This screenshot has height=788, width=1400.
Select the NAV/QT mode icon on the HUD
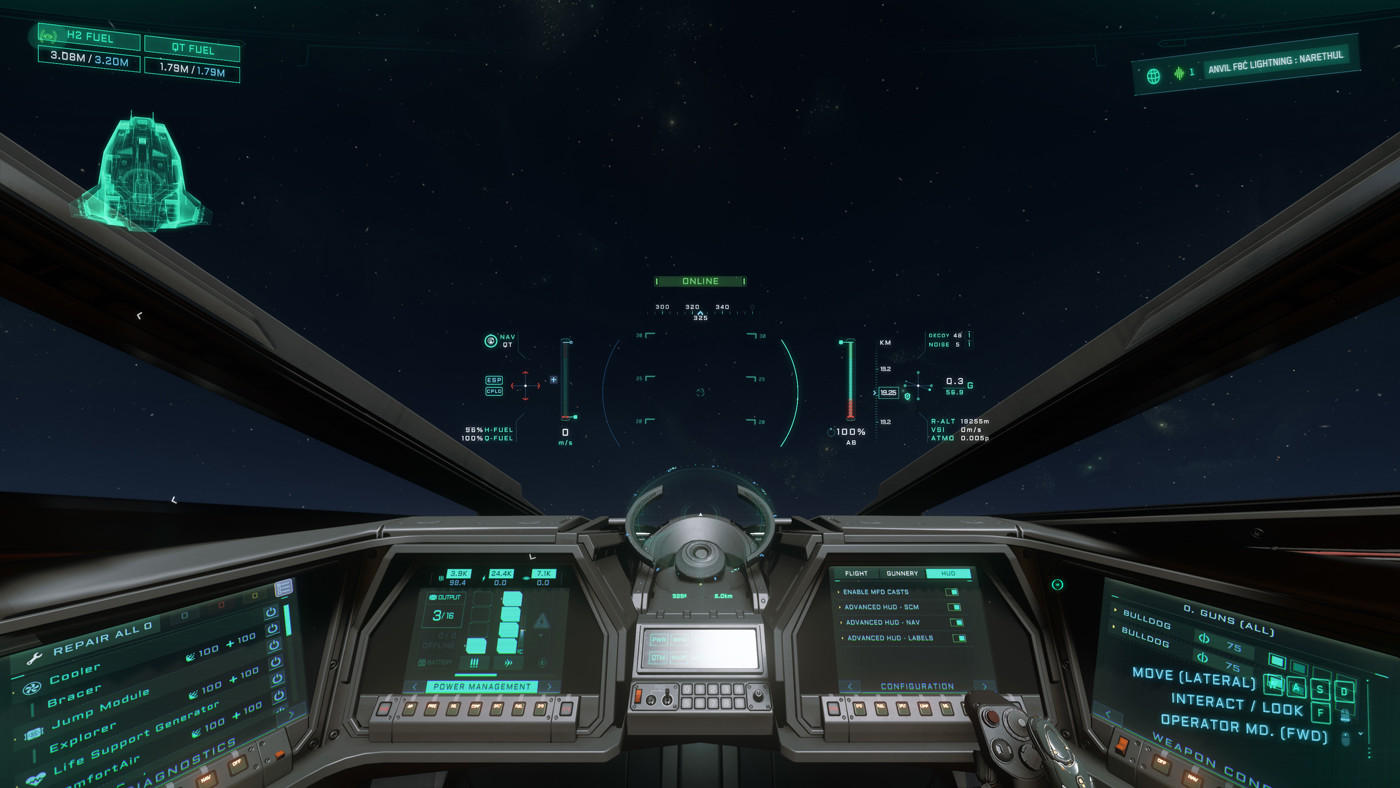(490, 341)
